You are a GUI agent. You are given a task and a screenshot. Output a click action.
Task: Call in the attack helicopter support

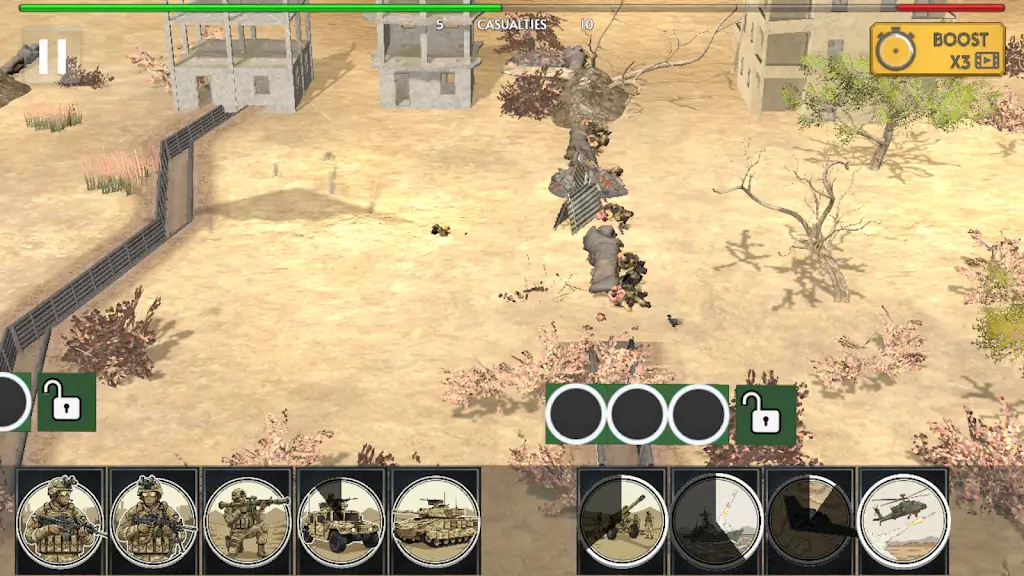(x=904, y=520)
